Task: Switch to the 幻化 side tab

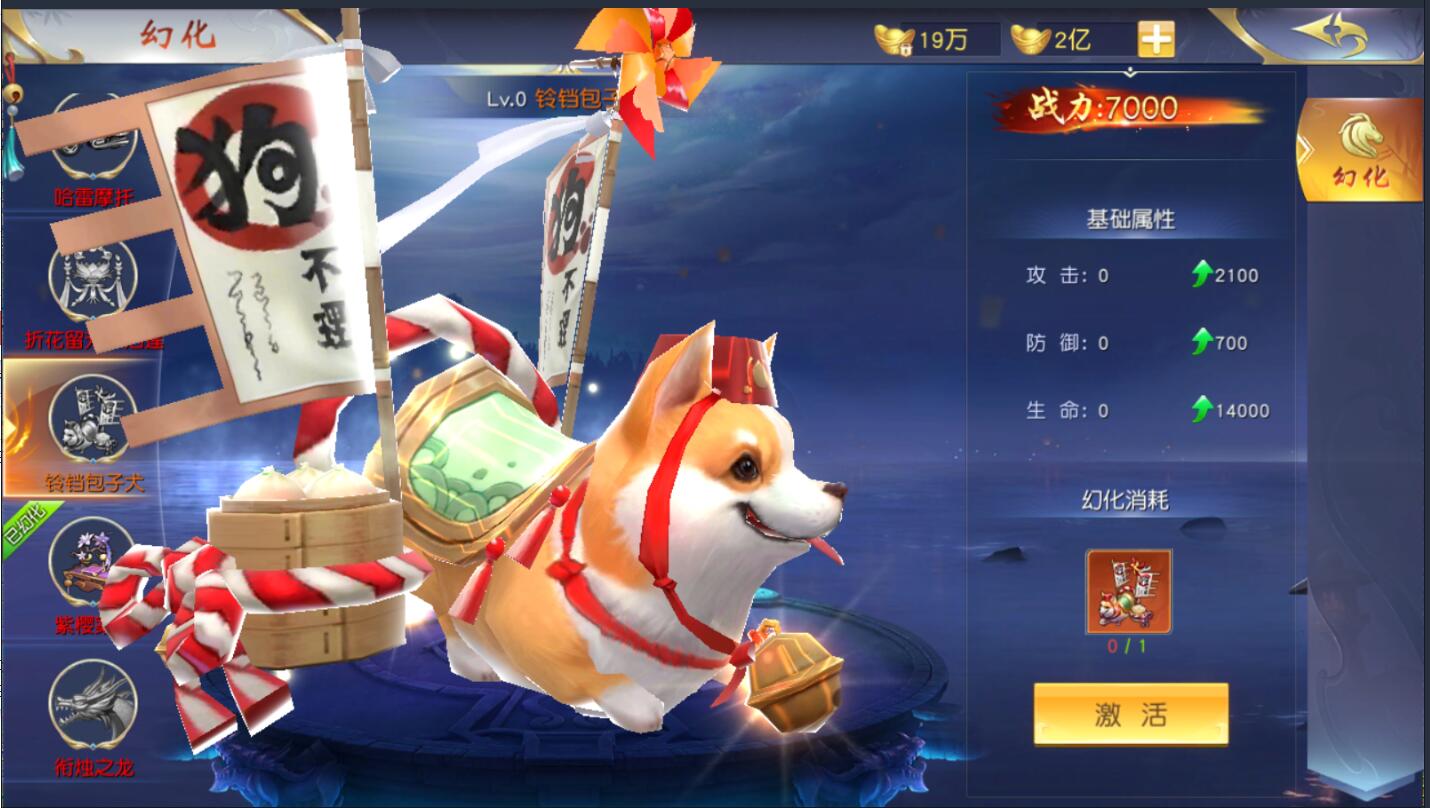Action: pyautogui.click(x=1360, y=151)
